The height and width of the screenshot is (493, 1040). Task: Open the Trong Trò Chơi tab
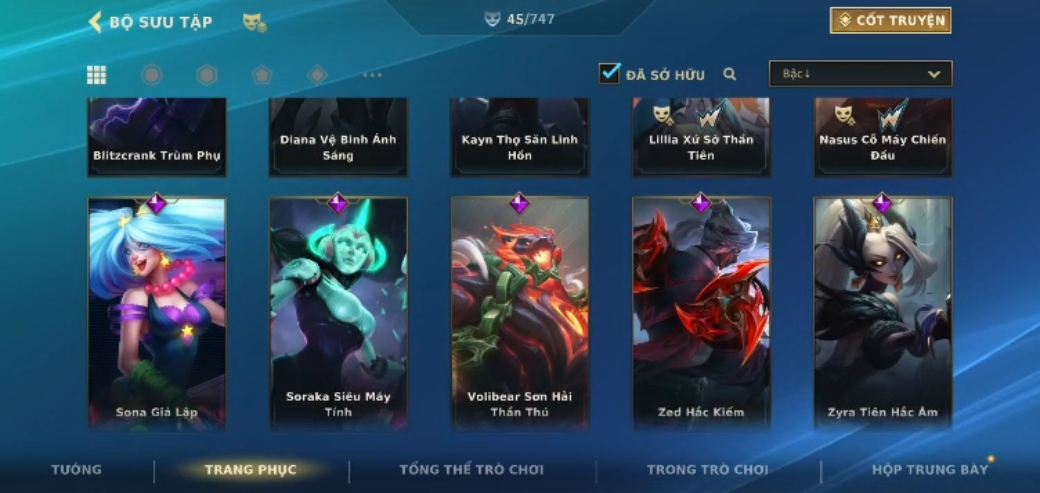pos(707,470)
